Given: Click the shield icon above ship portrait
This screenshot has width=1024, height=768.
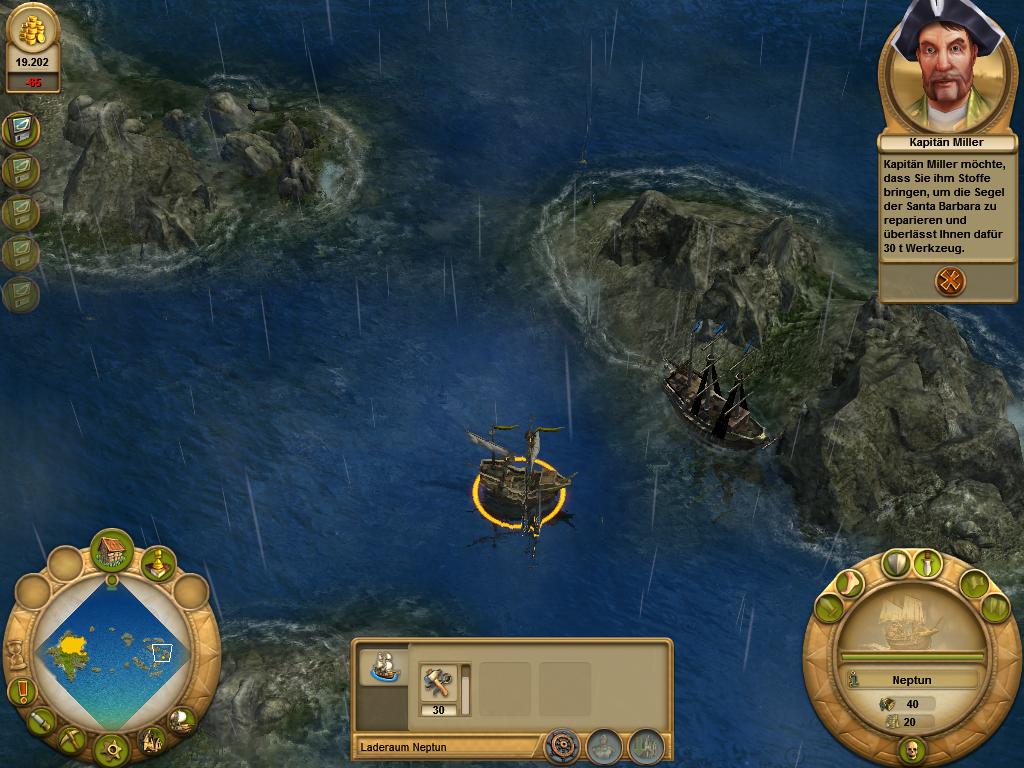Looking at the screenshot, I should pos(895,563).
